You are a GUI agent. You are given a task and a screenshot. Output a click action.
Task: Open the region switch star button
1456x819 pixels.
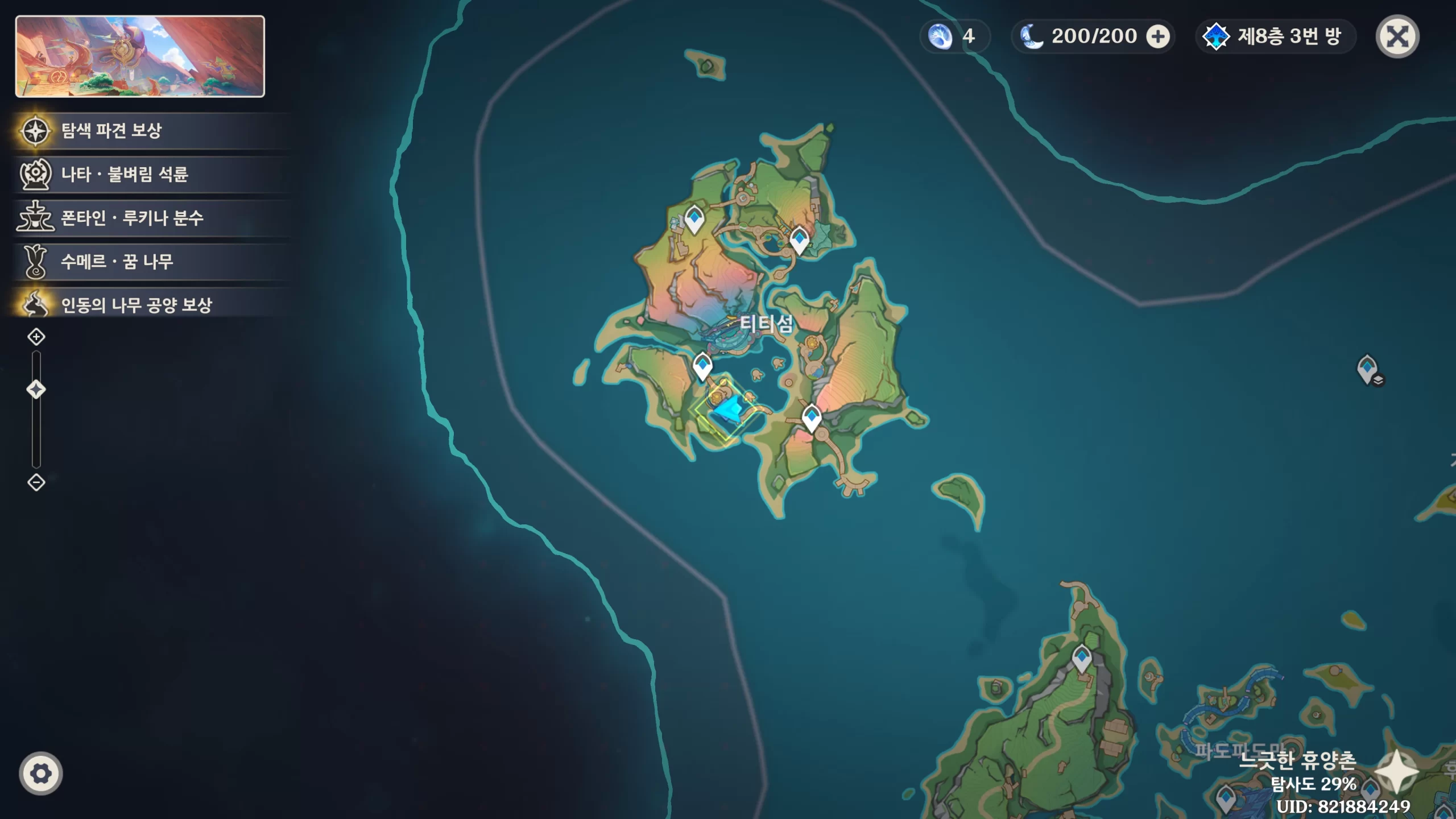coord(1396,772)
